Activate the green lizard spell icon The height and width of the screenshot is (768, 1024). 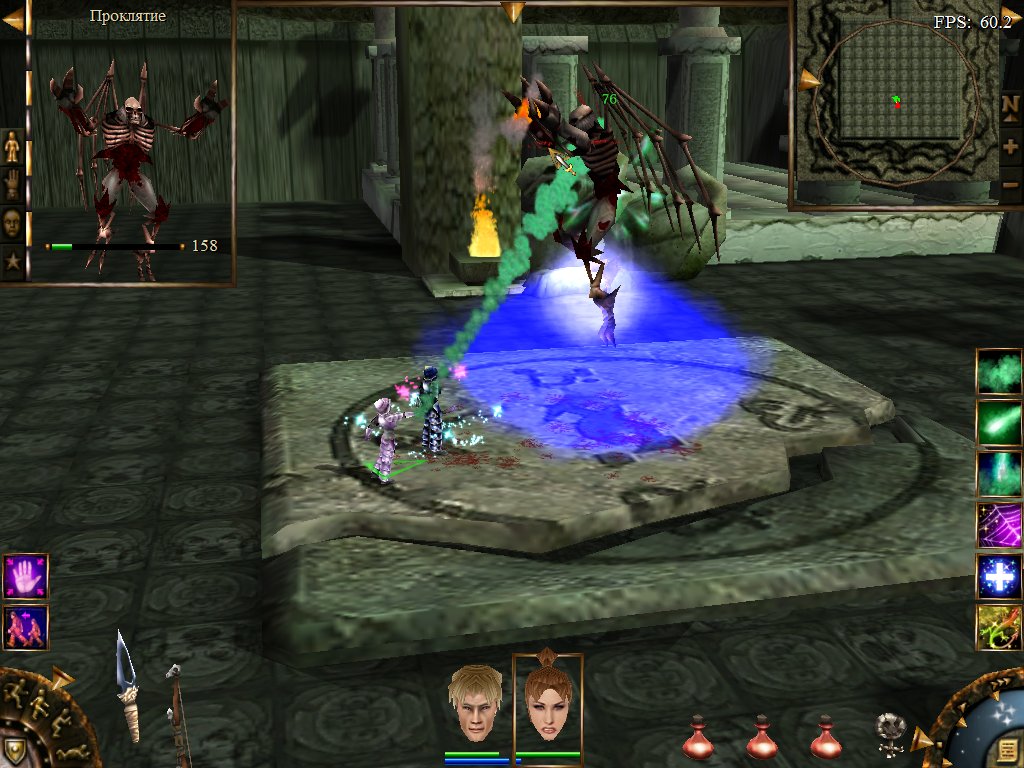(x=999, y=627)
